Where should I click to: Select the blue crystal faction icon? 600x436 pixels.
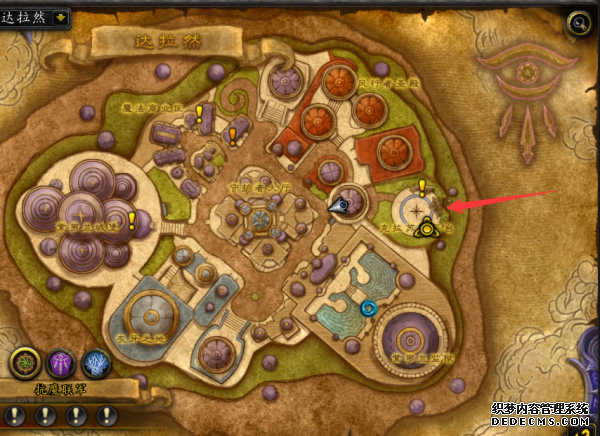click(x=95, y=363)
